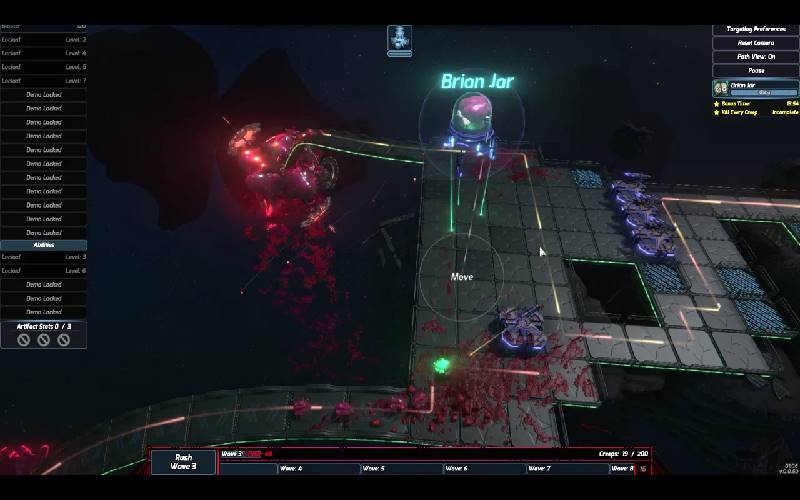Open Targeting Preferences

[755, 29]
